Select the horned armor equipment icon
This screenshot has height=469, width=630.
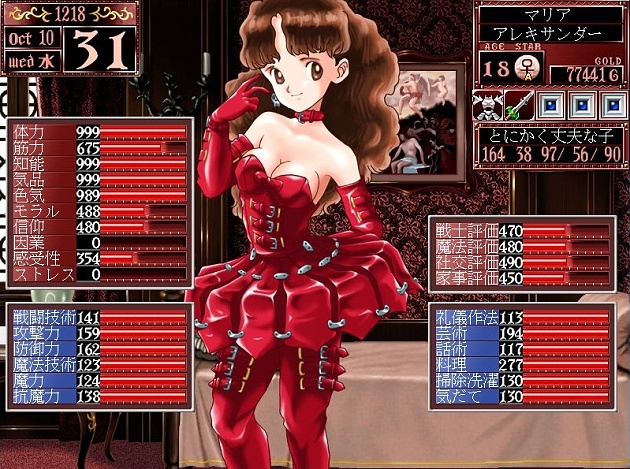tap(488, 106)
